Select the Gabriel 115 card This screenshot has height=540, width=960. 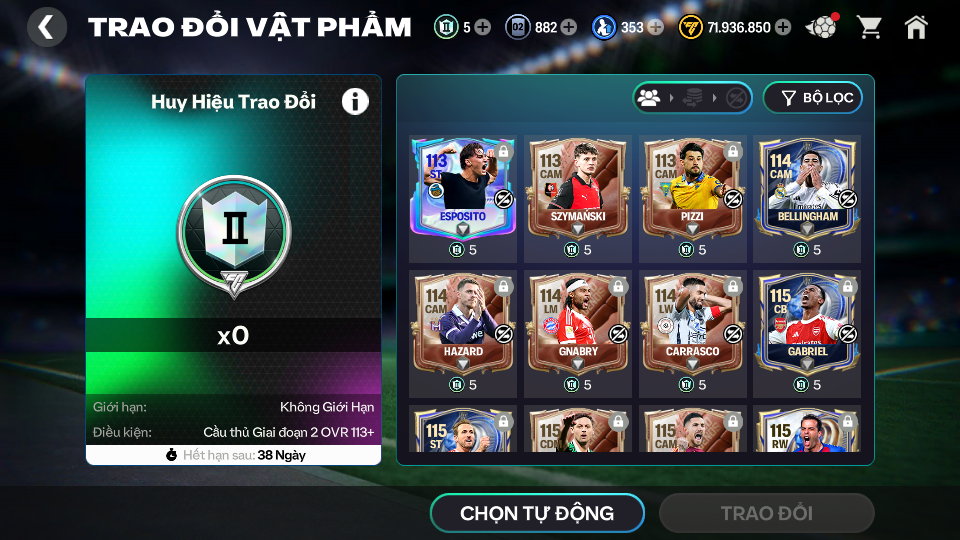pyautogui.click(x=807, y=322)
